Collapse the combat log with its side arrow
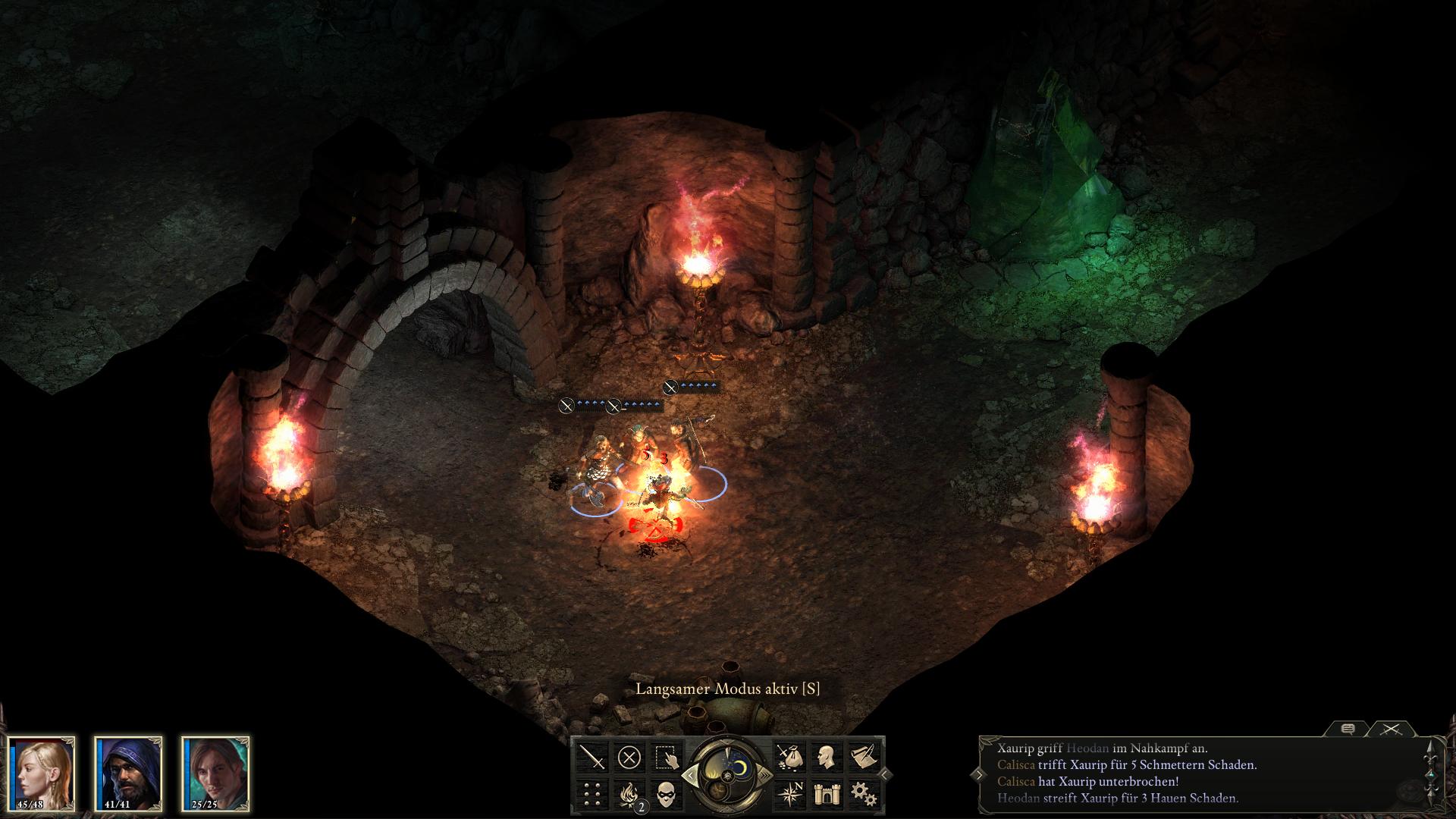The image size is (1456, 819). pyautogui.click(x=980, y=775)
